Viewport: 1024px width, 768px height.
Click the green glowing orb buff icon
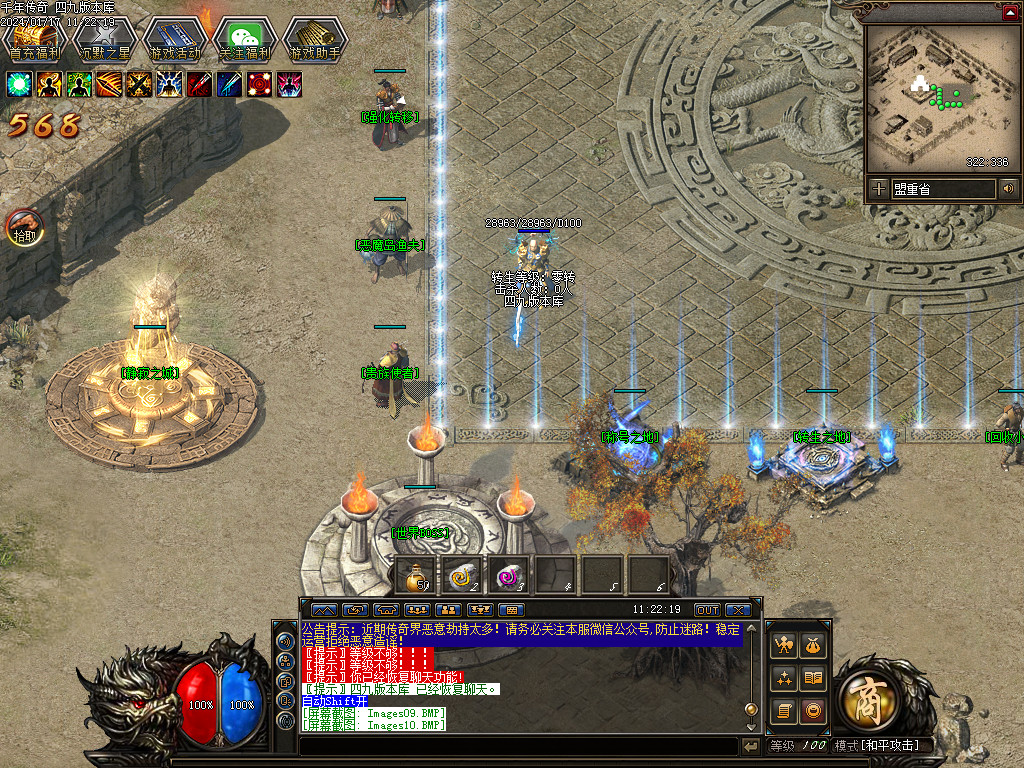click(20, 84)
